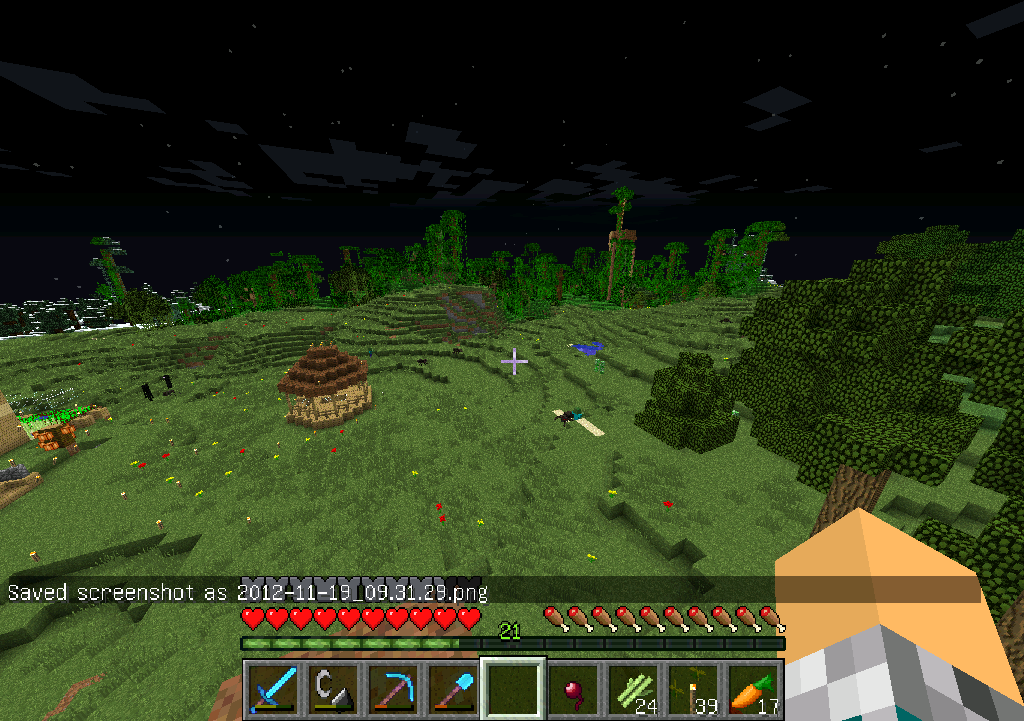Choose the torch stack of 39
1024x721 pixels.
coord(693,689)
